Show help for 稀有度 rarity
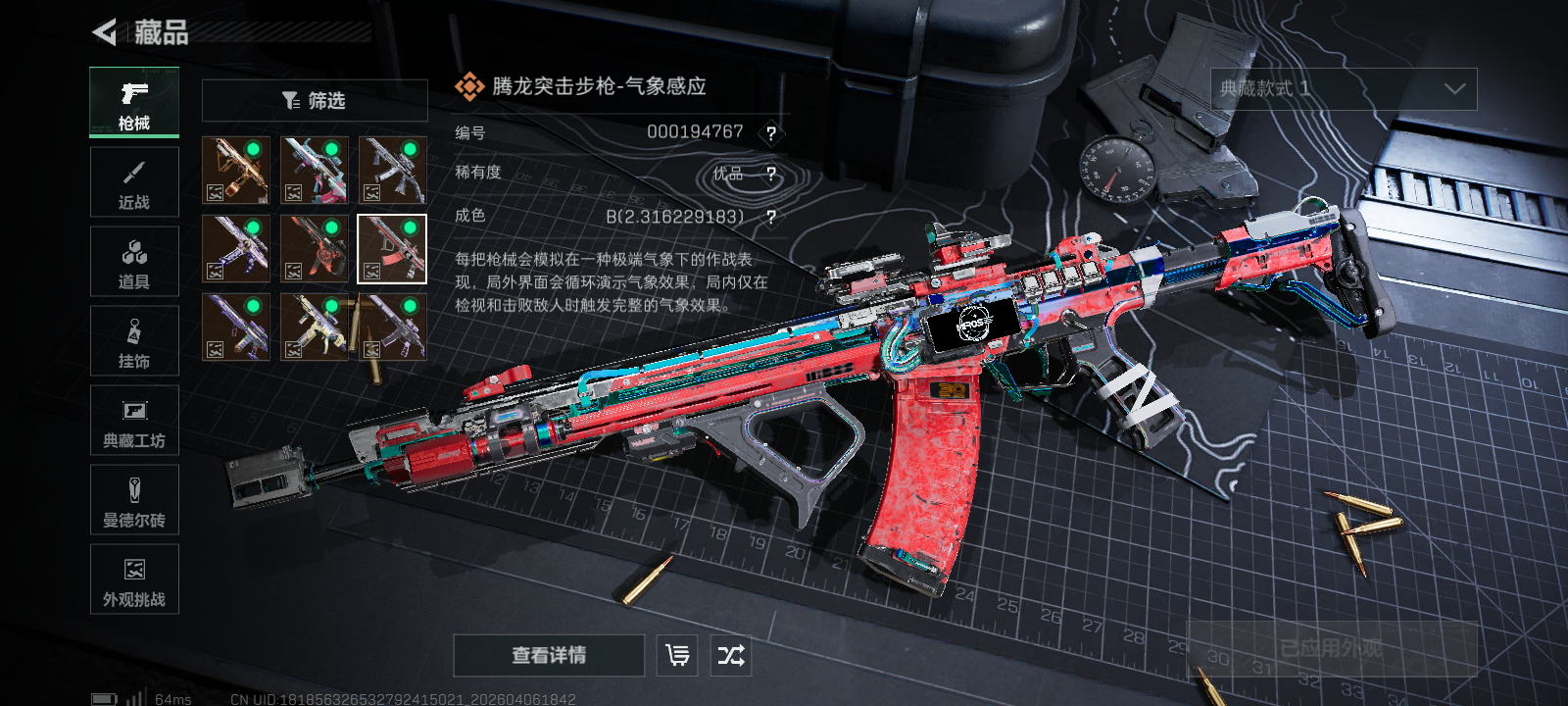The image size is (1568, 706). coord(771,175)
